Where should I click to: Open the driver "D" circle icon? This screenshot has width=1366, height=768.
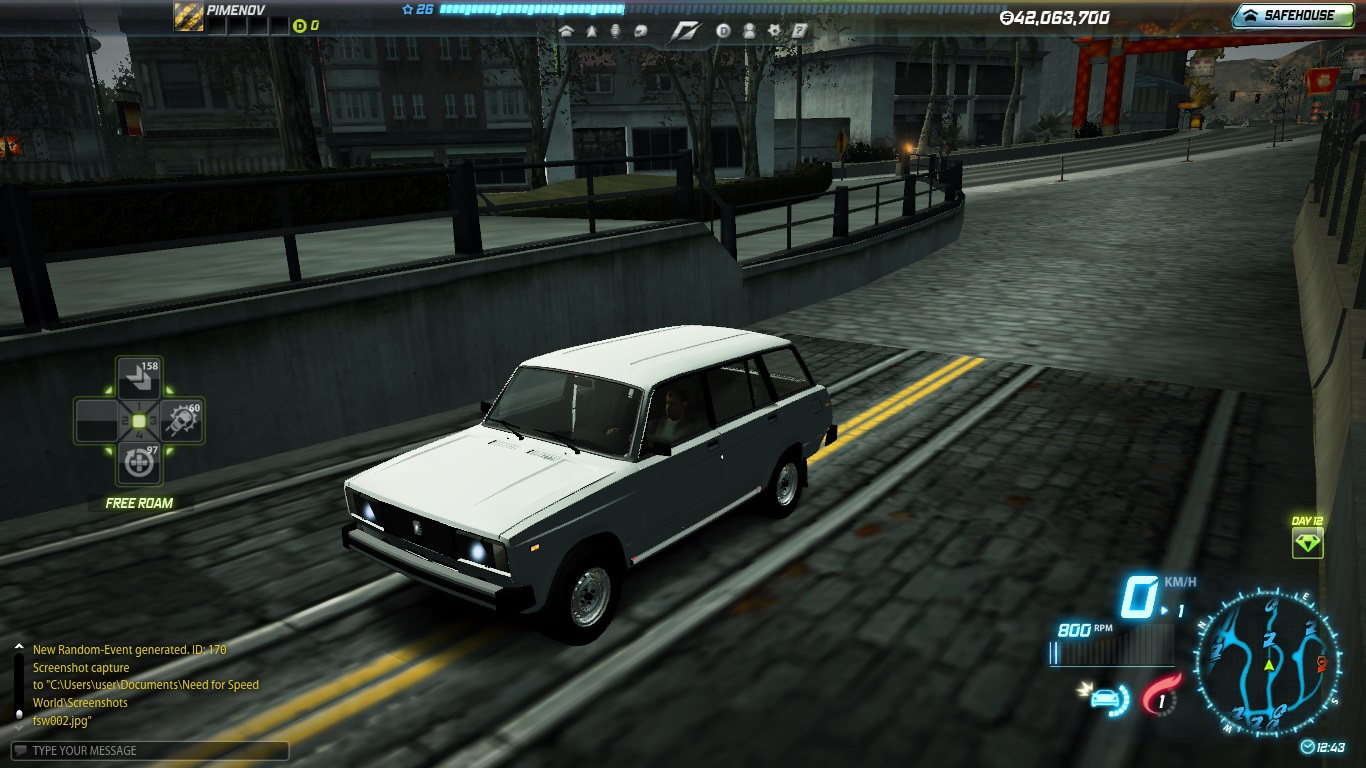coord(724,31)
